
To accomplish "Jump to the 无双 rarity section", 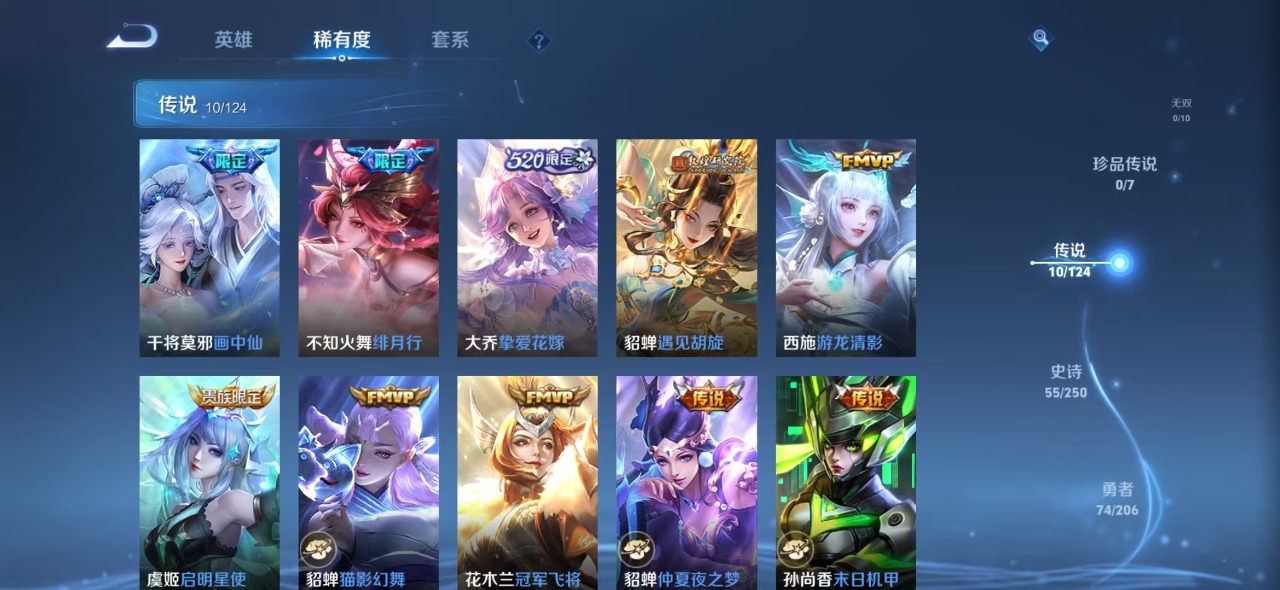I will coord(1181,109).
